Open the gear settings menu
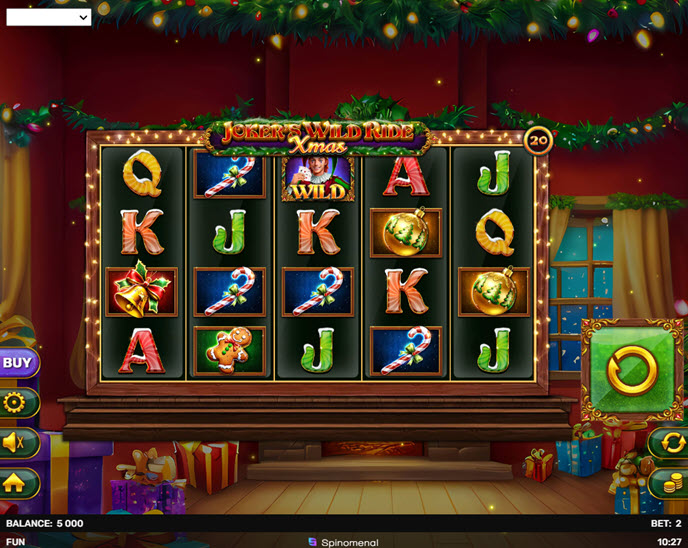This screenshot has height=548, width=688. tap(16, 403)
